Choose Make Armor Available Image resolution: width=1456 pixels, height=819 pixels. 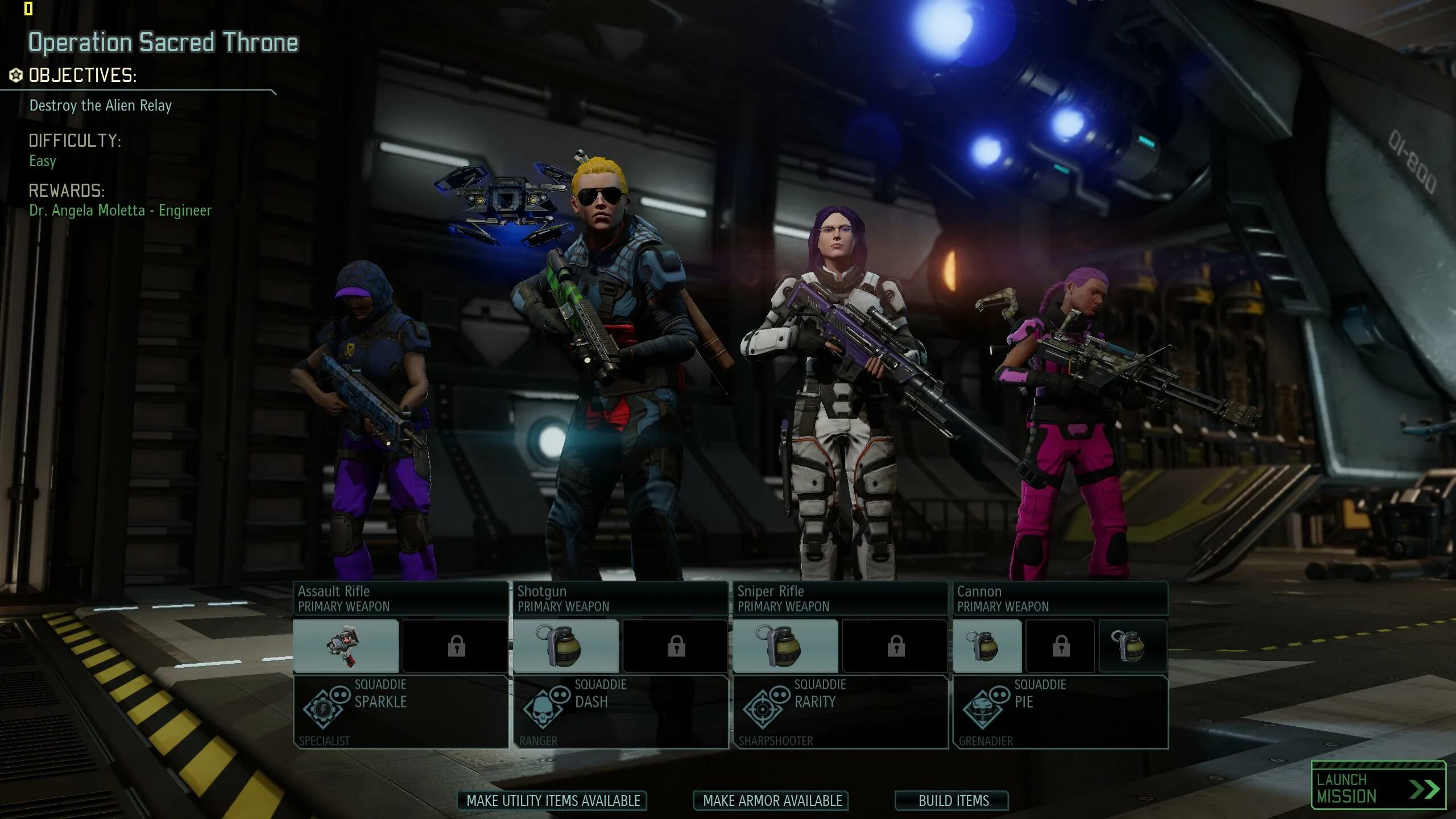pyautogui.click(x=772, y=801)
